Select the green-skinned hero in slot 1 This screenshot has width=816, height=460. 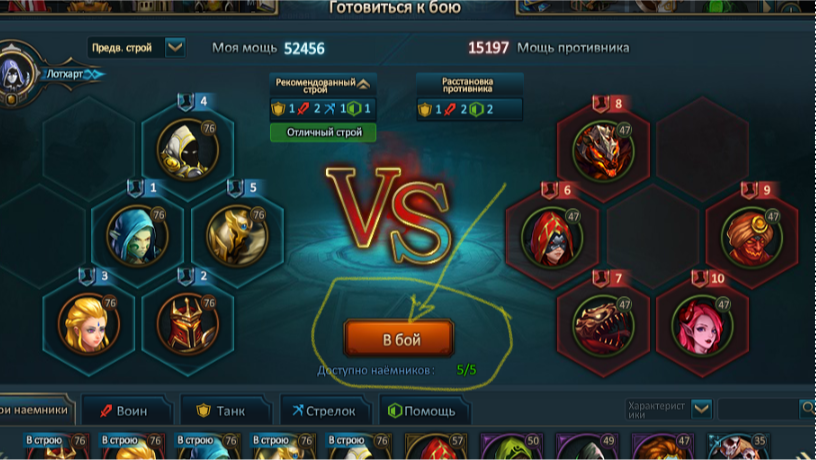click(137, 234)
